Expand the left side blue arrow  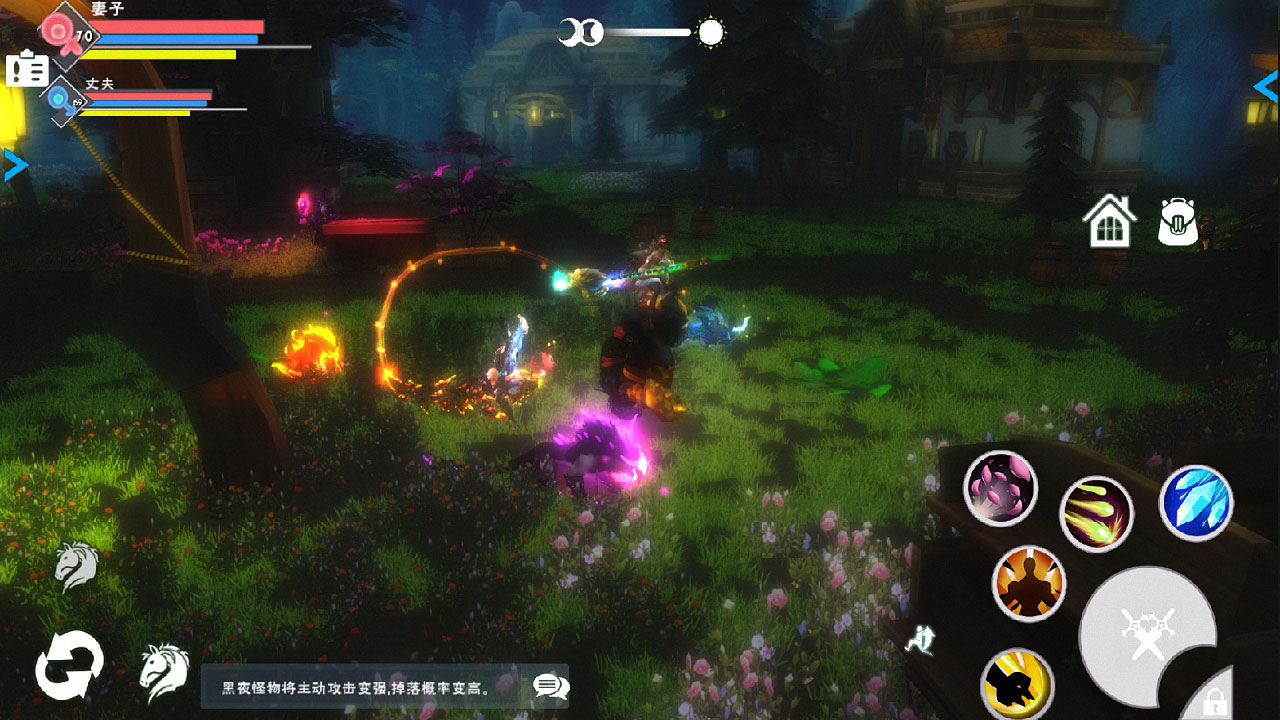pos(15,165)
